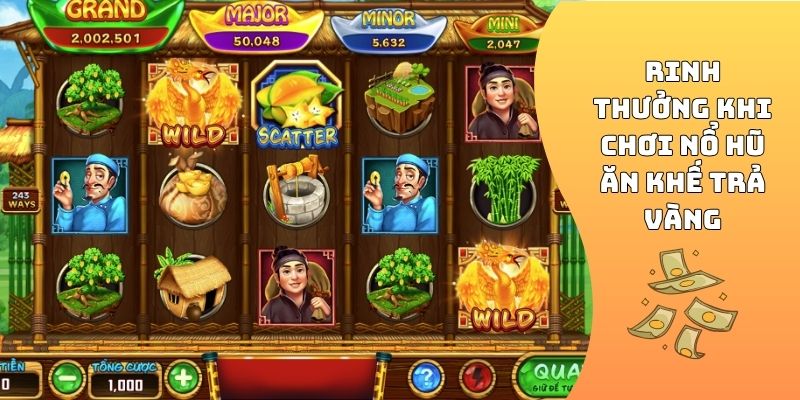Screen dimensions: 800x400
Task: Open the blue question mark help
Action: (x=427, y=378)
